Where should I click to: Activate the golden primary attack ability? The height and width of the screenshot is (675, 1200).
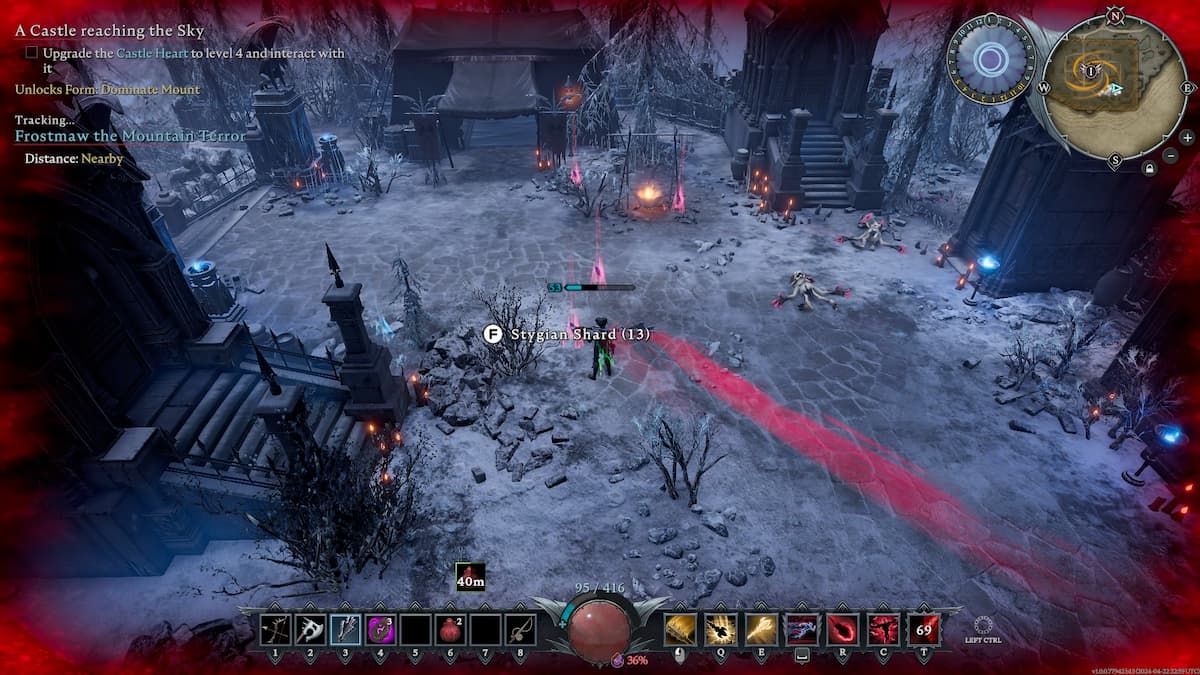[680, 629]
